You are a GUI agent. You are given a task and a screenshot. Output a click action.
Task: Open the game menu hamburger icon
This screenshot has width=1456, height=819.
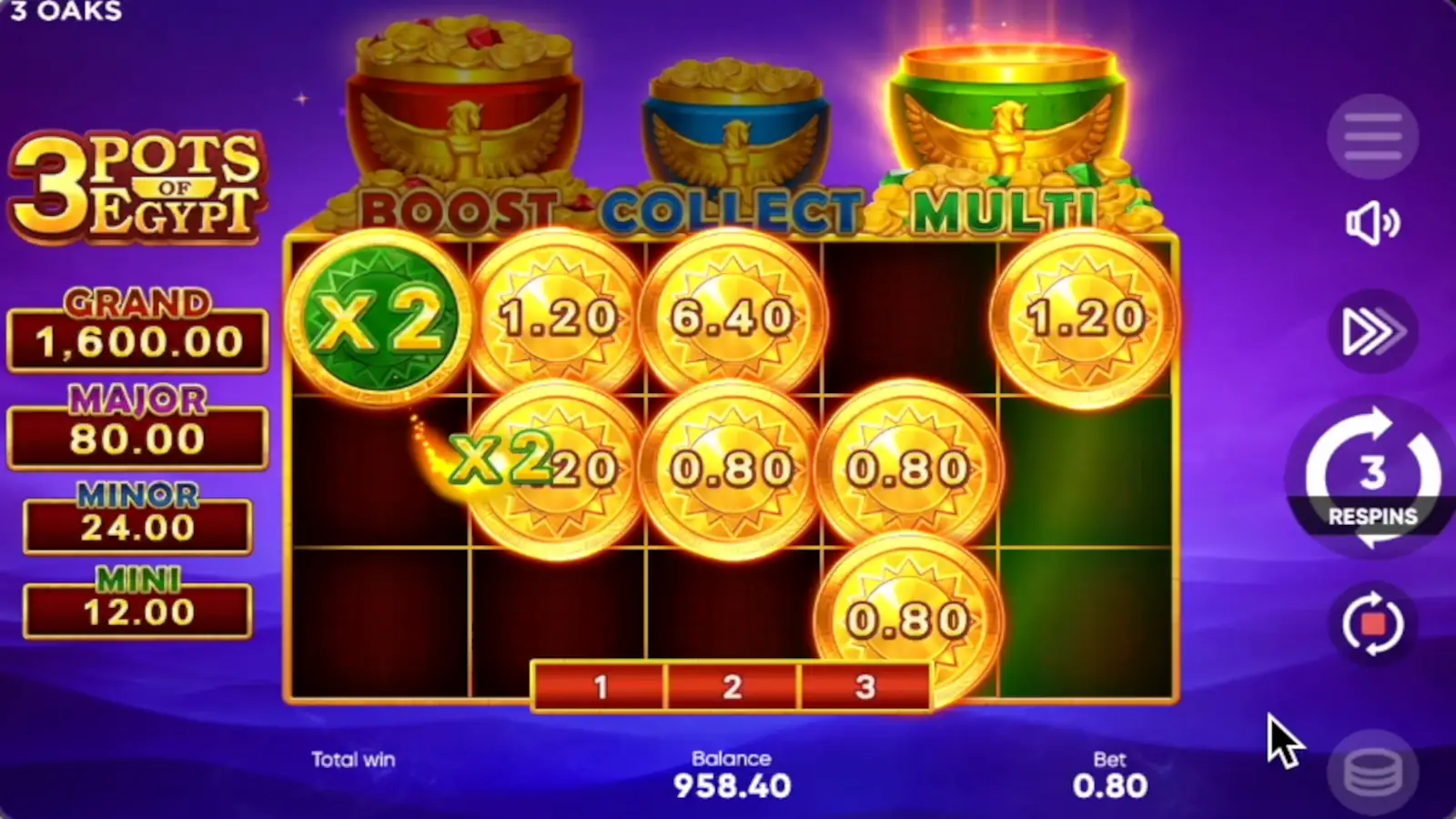tap(1373, 135)
